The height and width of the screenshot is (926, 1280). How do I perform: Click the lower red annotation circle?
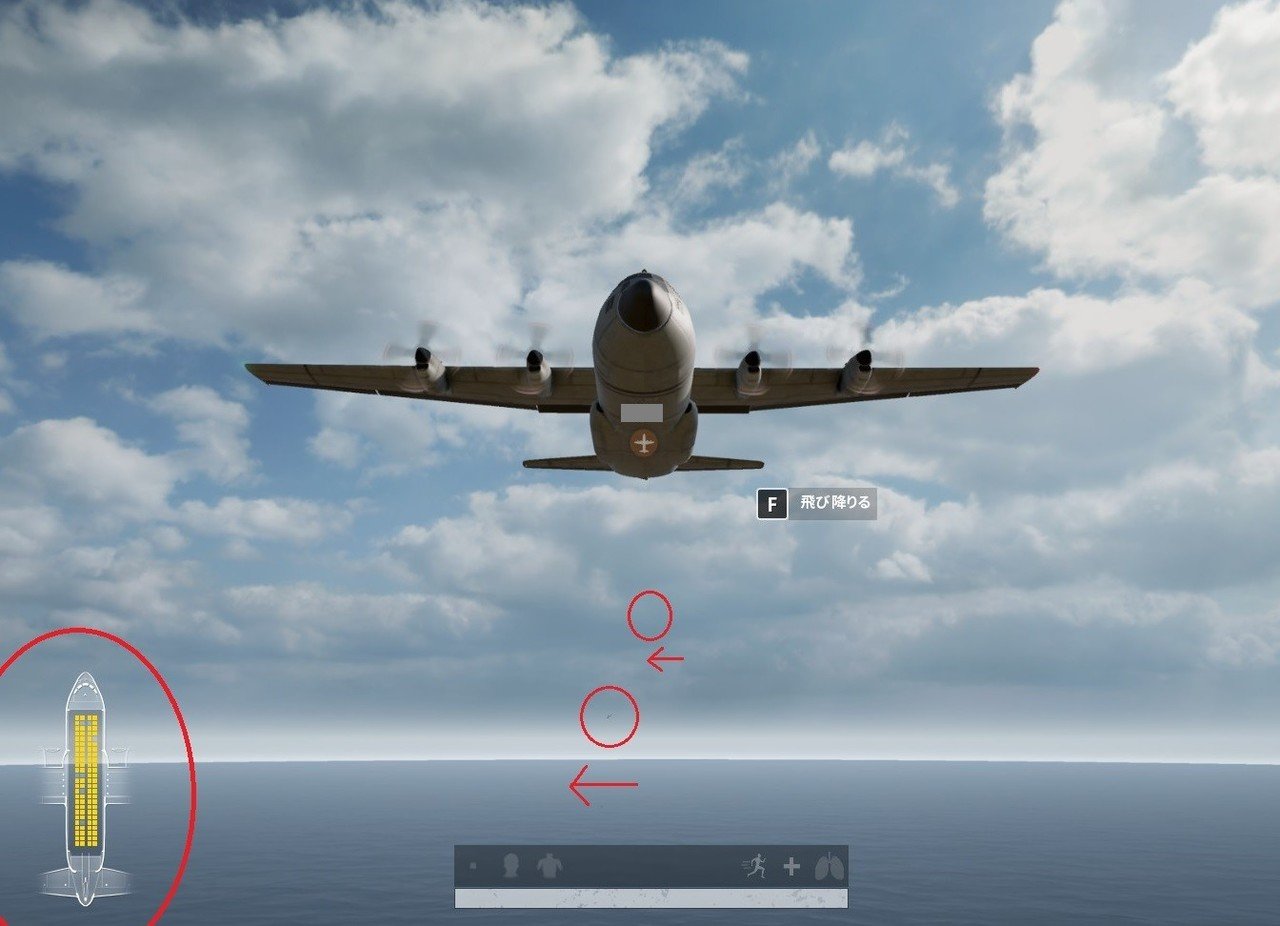[610, 717]
